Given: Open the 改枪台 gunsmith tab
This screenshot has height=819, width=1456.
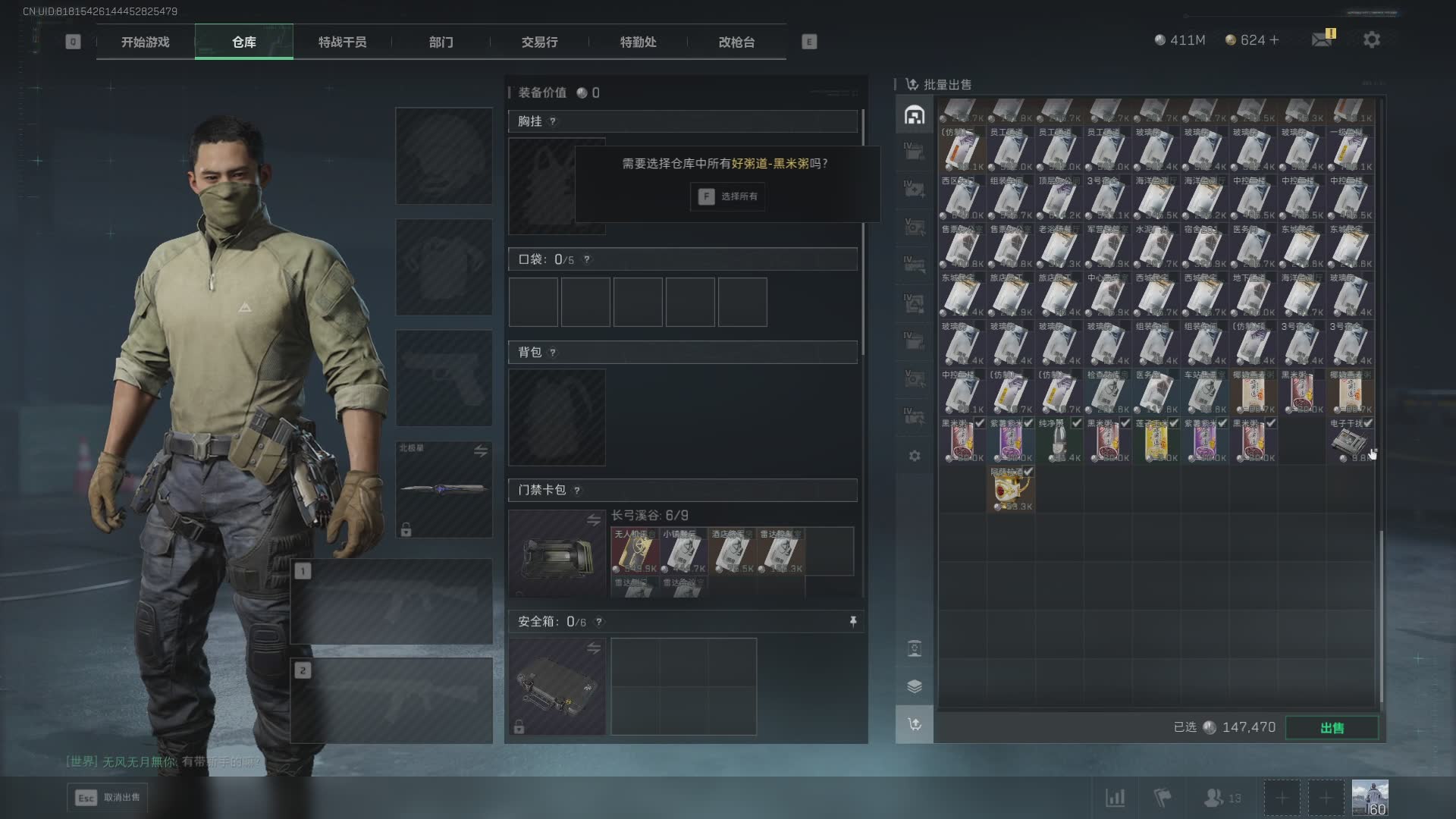Looking at the screenshot, I should [736, 42].
